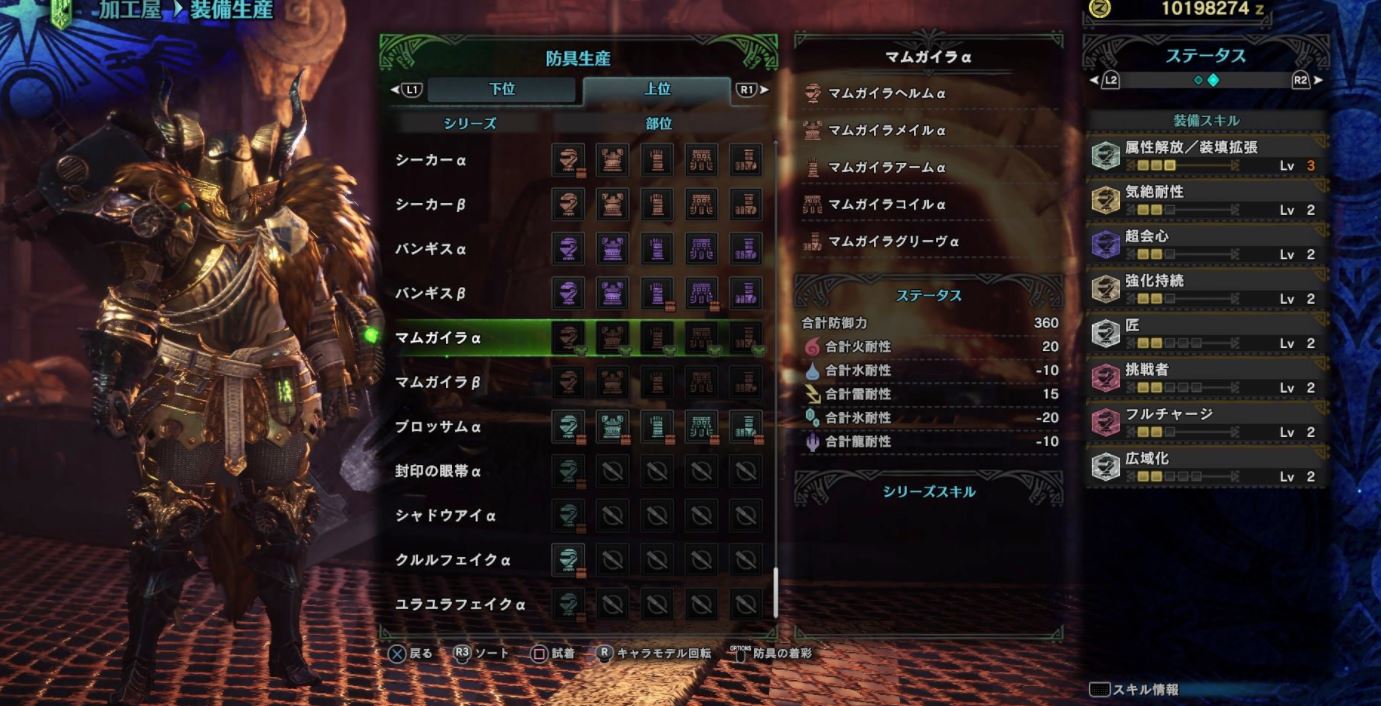
Task: Select the ユラユラフェイクα row
Action: tap(460, 604)
